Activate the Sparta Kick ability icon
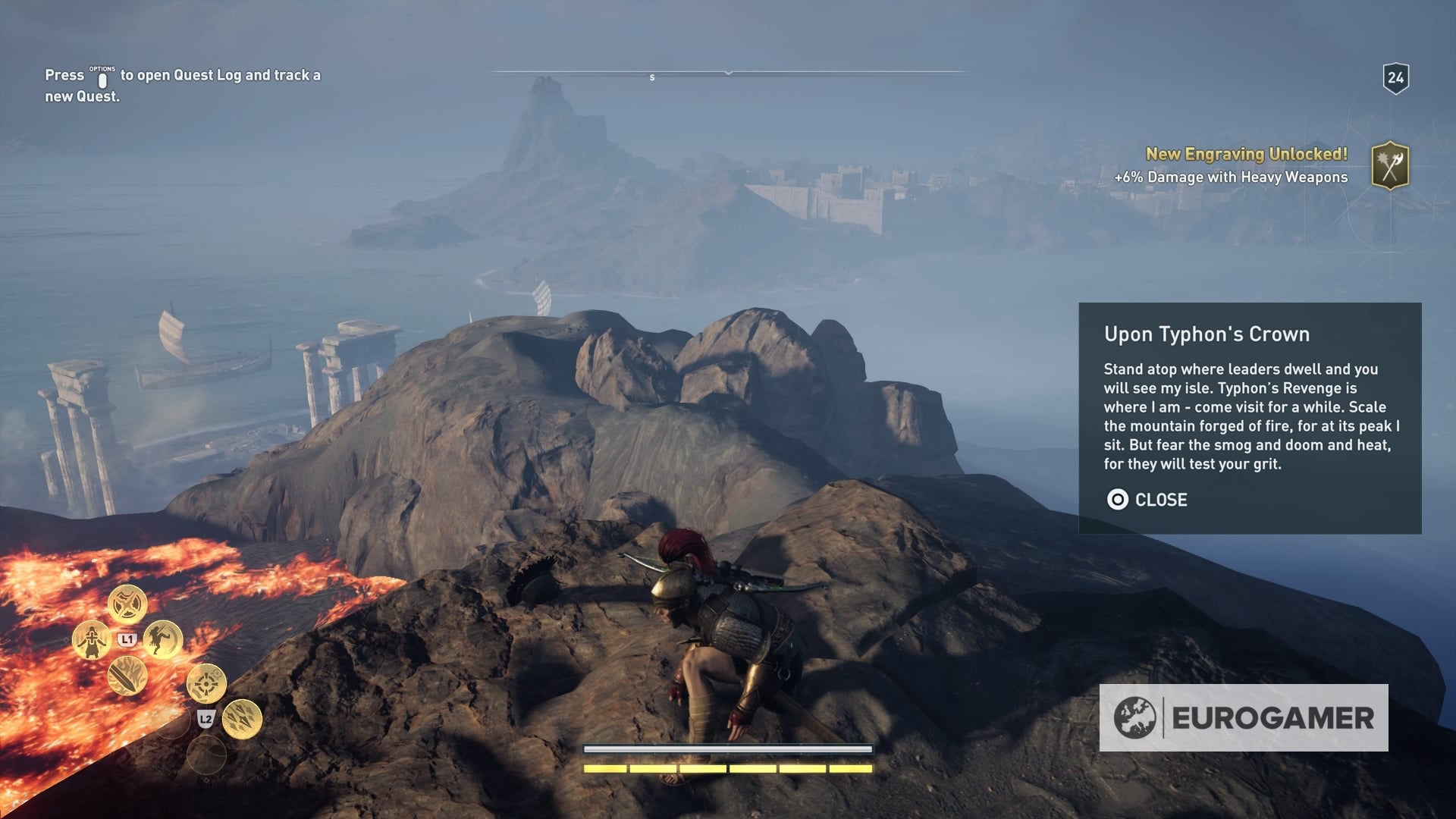 [163, 639]
